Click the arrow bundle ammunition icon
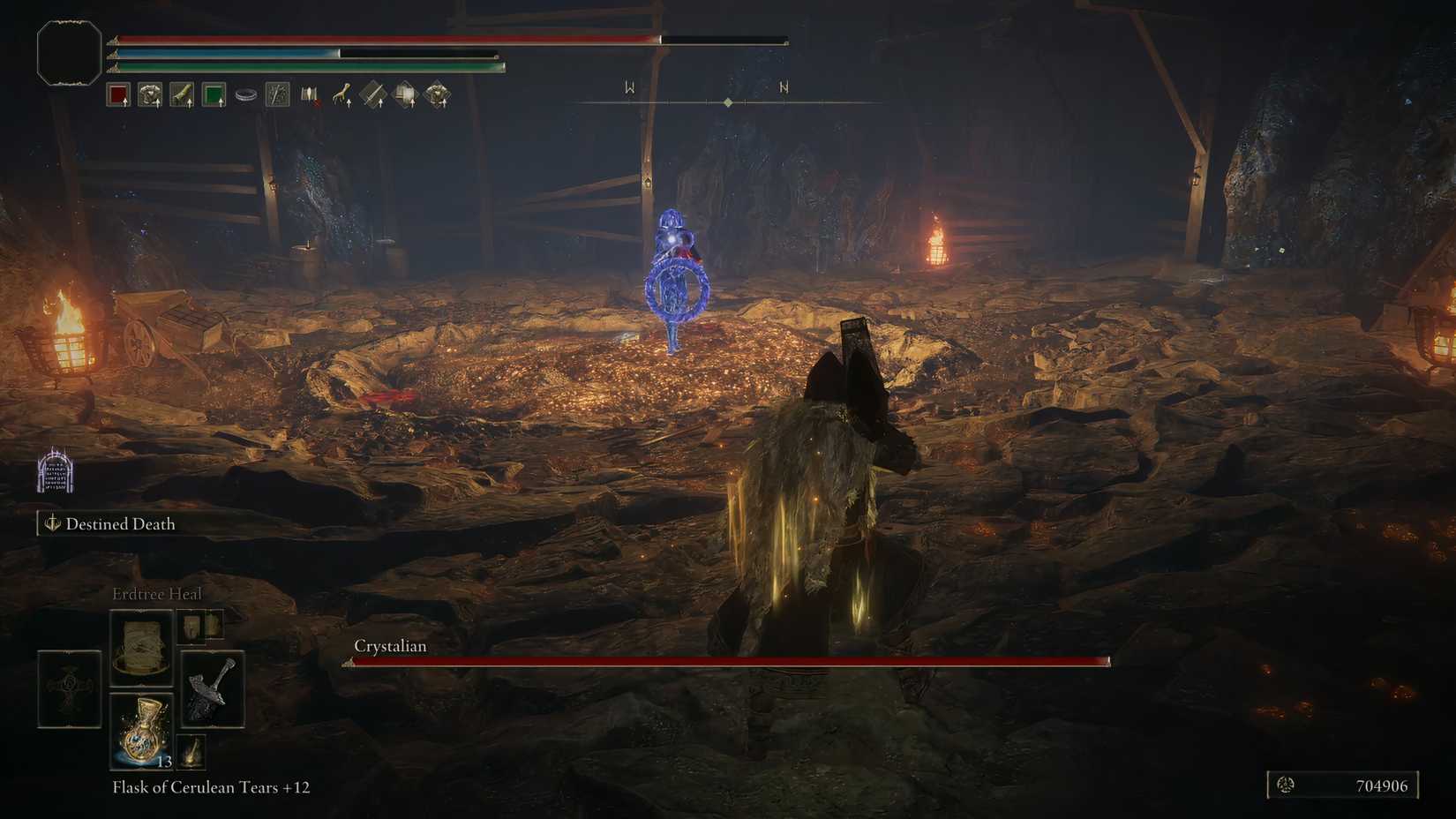 point(309,94)
